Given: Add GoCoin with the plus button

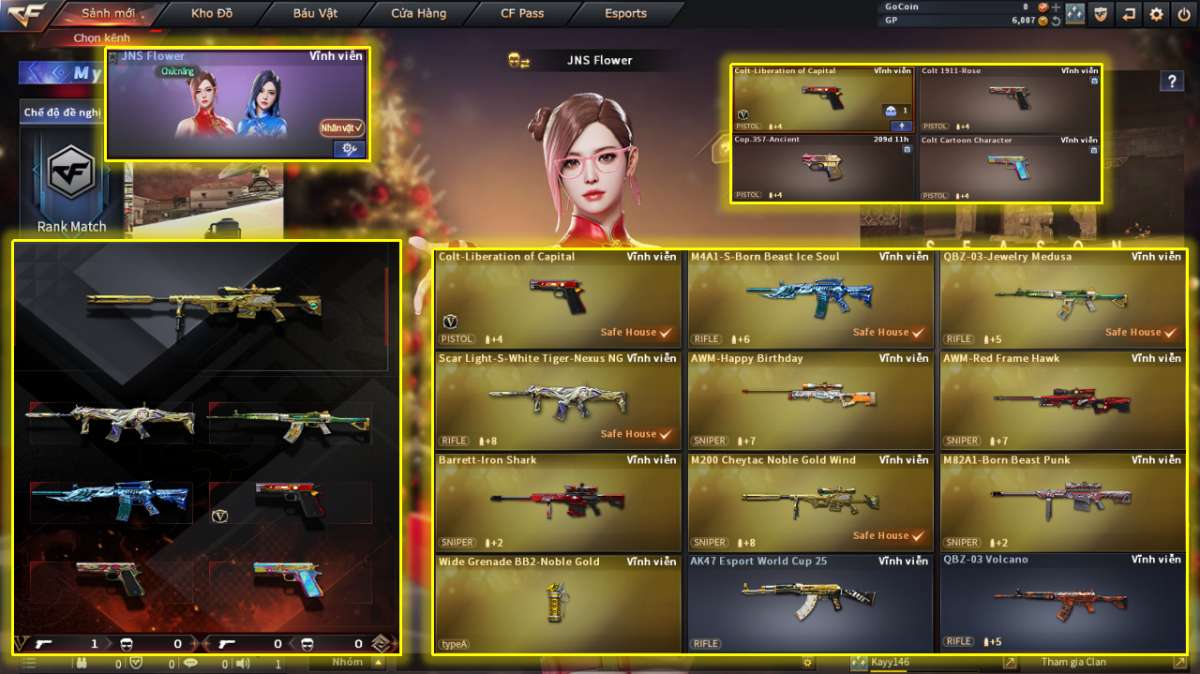Looking at the screenshot, I should 1055,7.
